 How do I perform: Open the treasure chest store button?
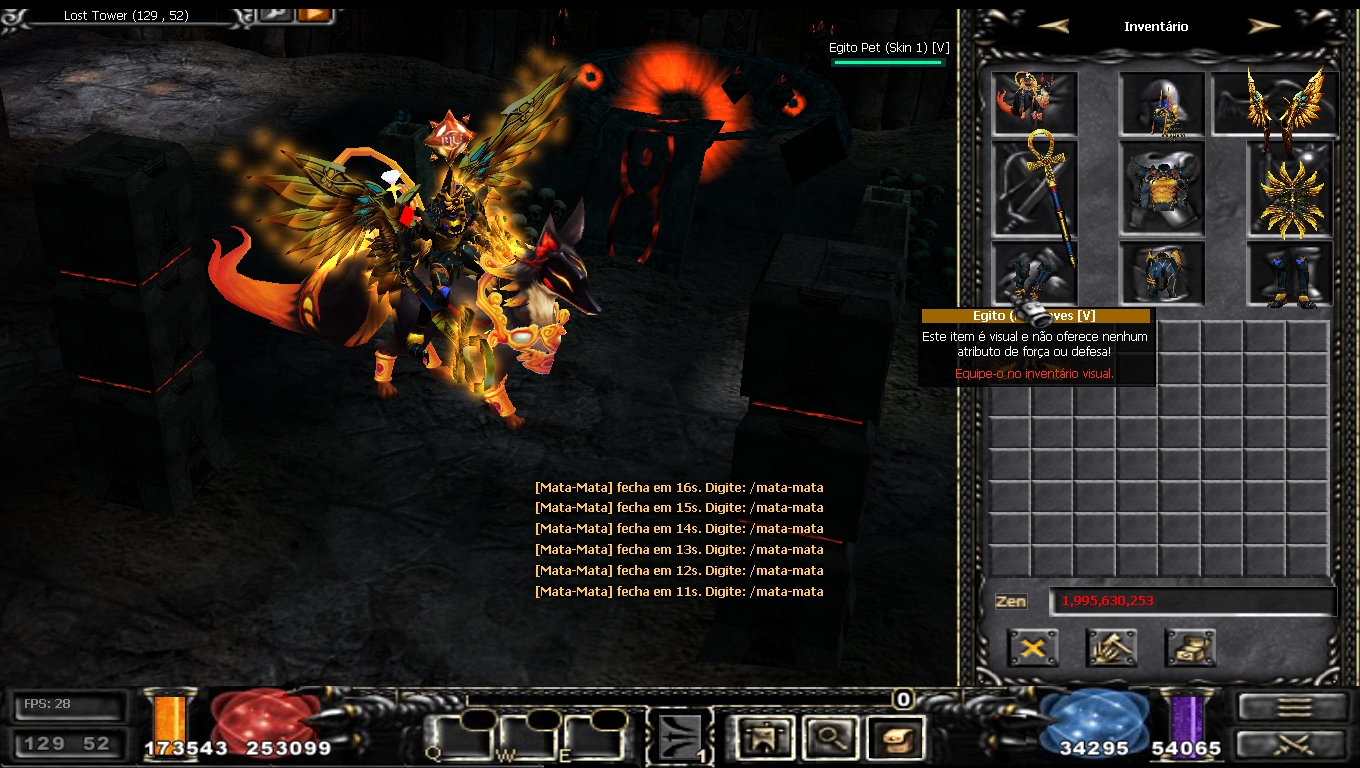coord(1190,648)
